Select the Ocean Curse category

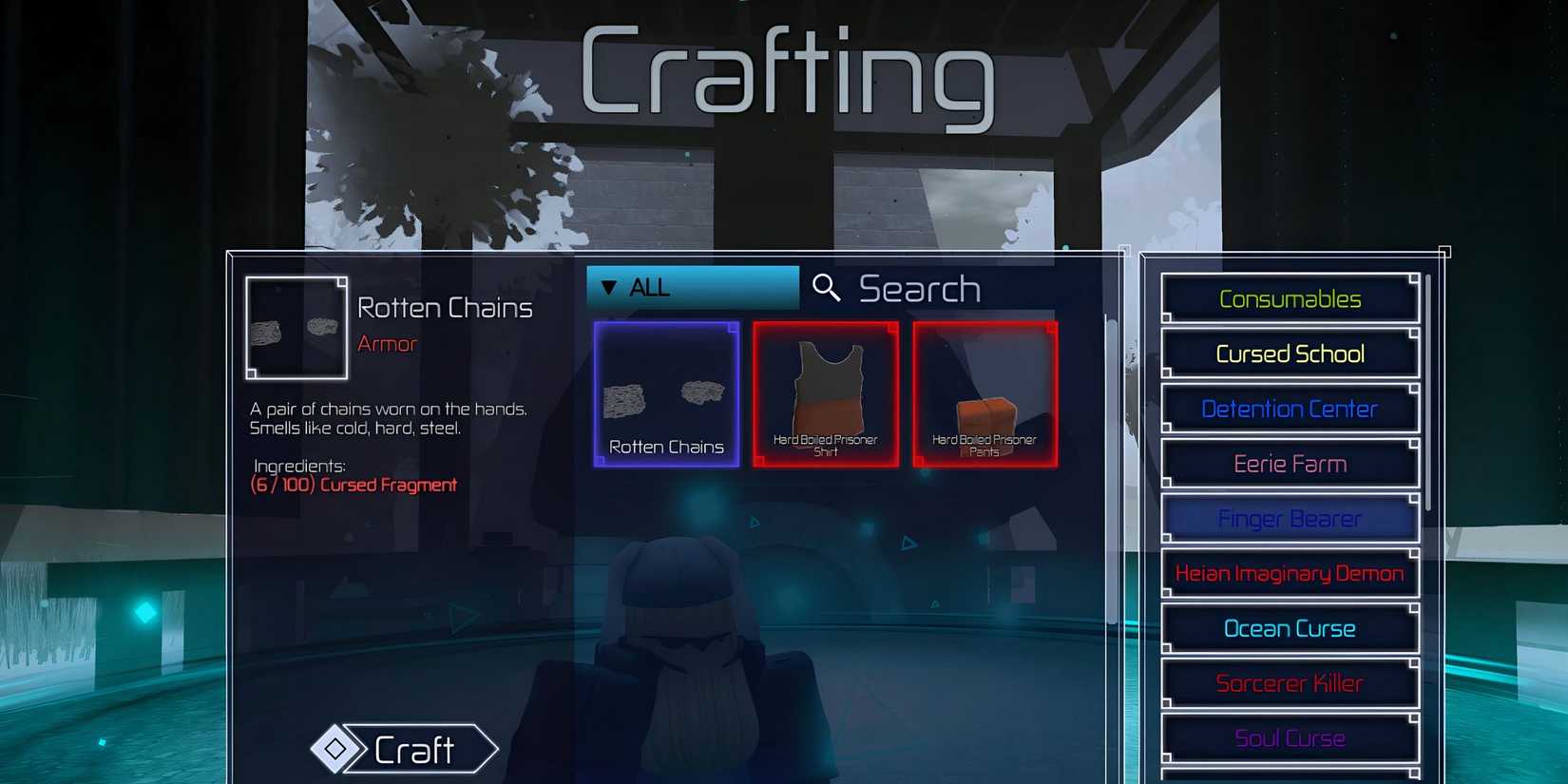[1290, 628]
